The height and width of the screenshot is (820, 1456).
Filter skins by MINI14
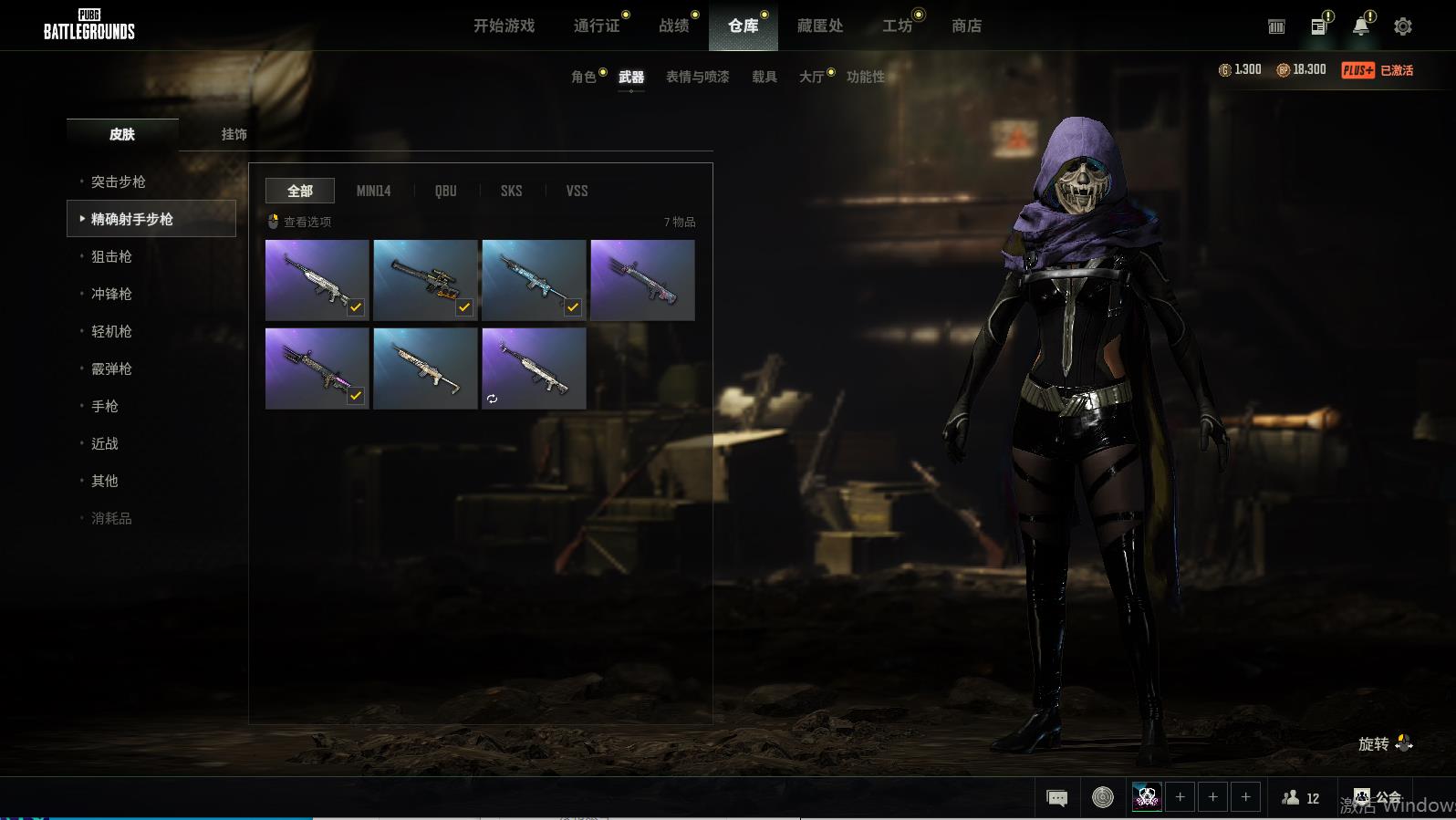373,191
